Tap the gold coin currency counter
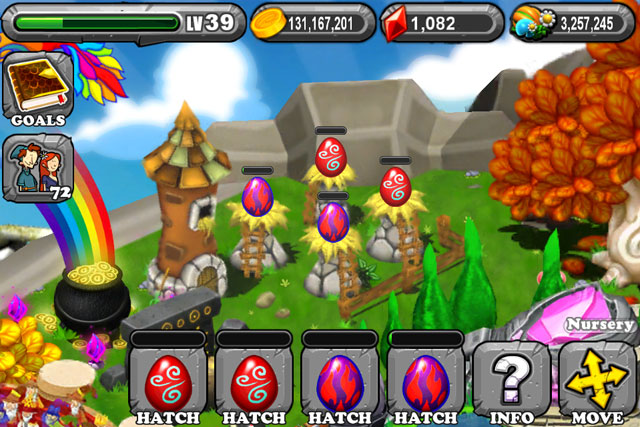Viewport: 640px width, 427px height. [x=312, y=22]
